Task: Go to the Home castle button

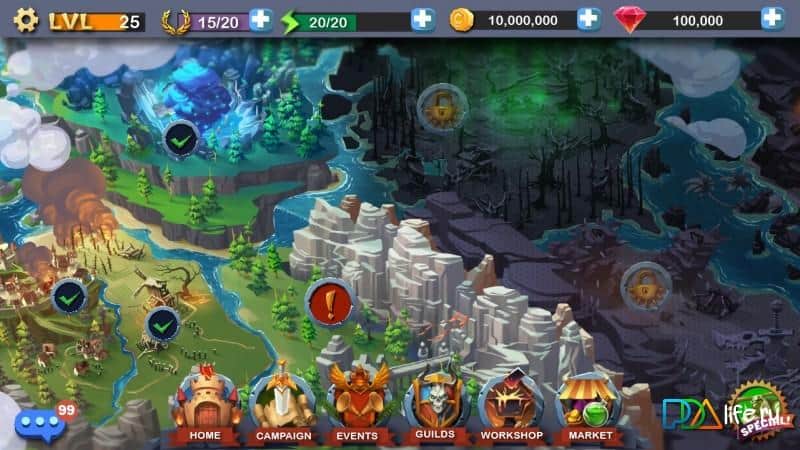Action: pyautogui.click(x=204, y=407)
